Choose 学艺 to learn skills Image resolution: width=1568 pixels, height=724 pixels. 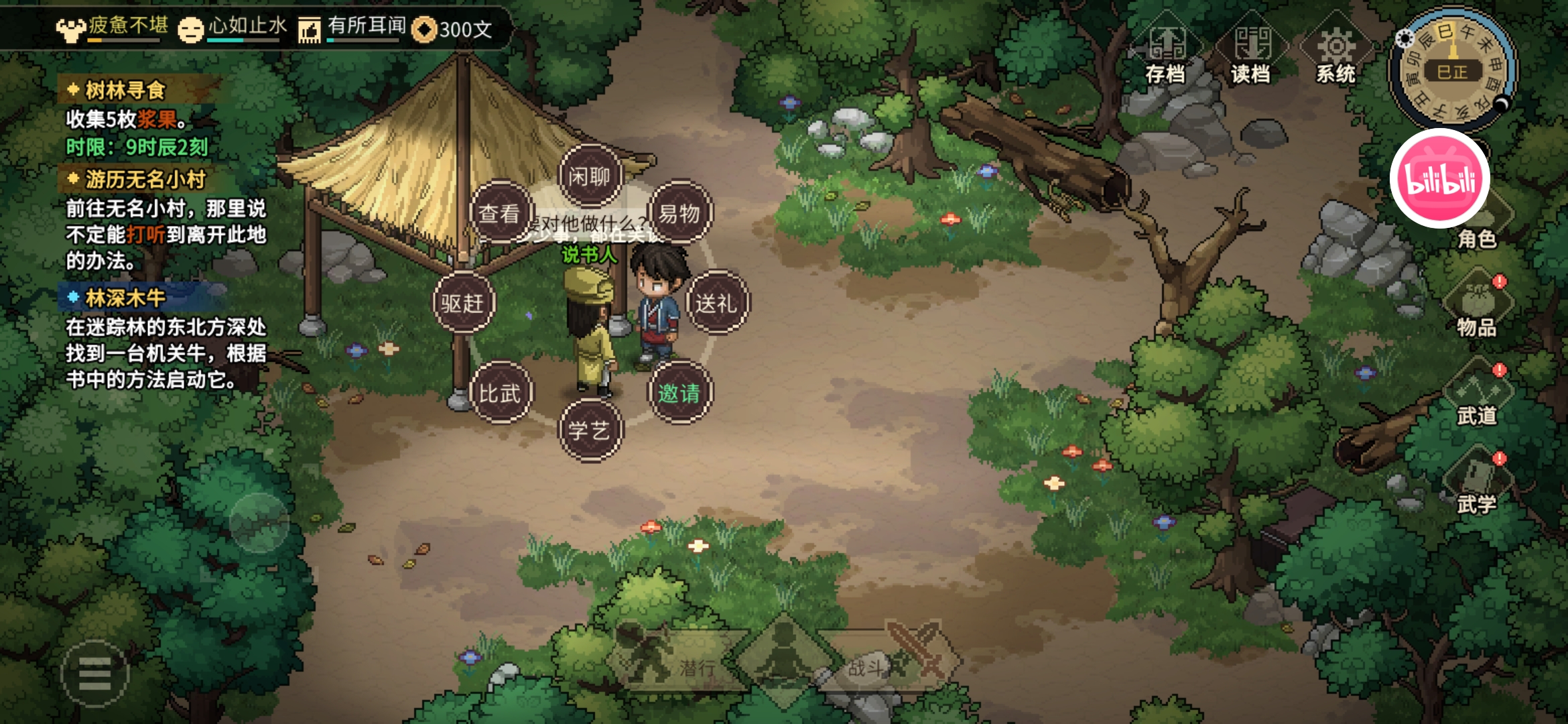[590, 430]
